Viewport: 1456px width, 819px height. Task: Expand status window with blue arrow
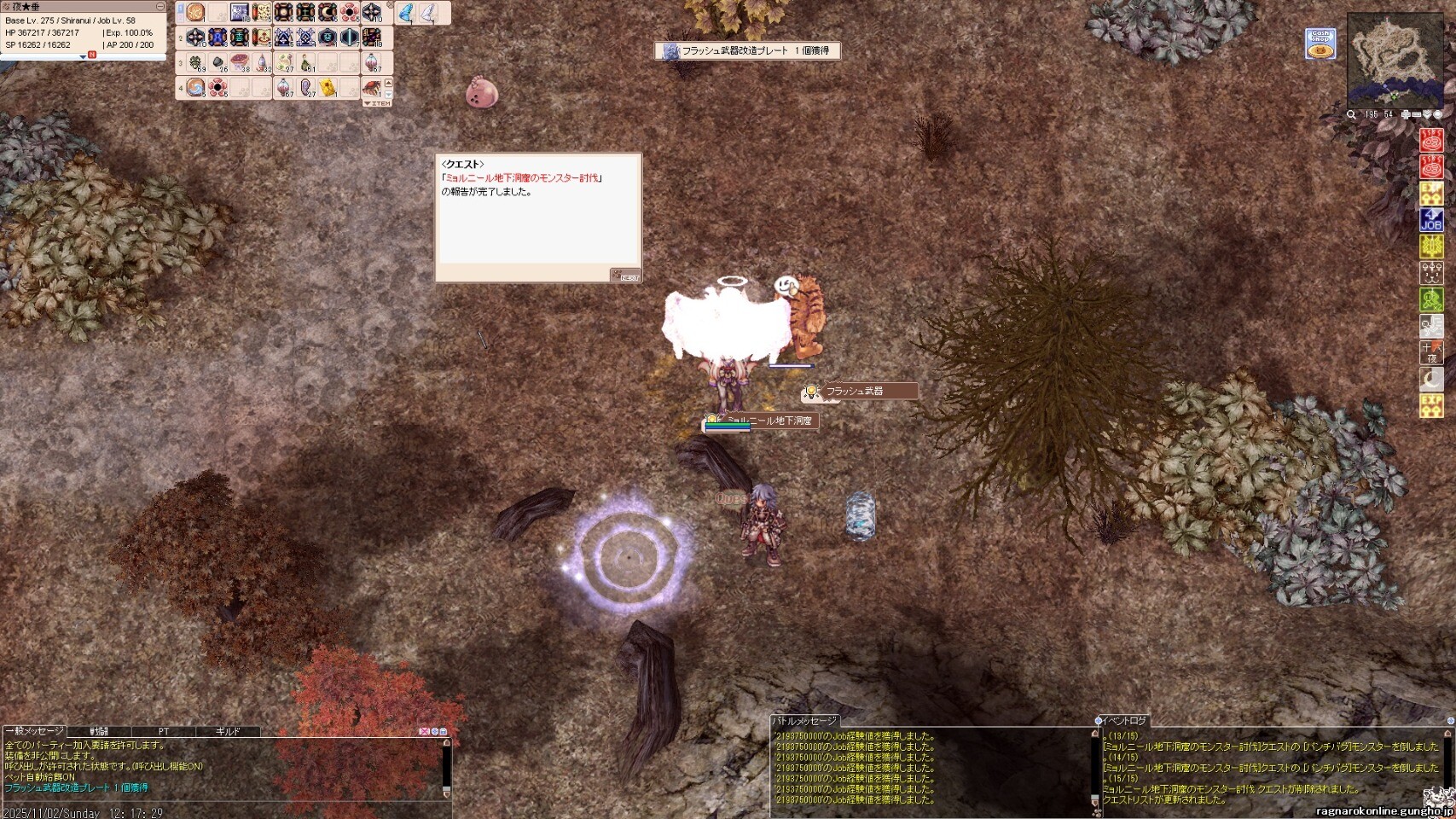pos(83,57)
